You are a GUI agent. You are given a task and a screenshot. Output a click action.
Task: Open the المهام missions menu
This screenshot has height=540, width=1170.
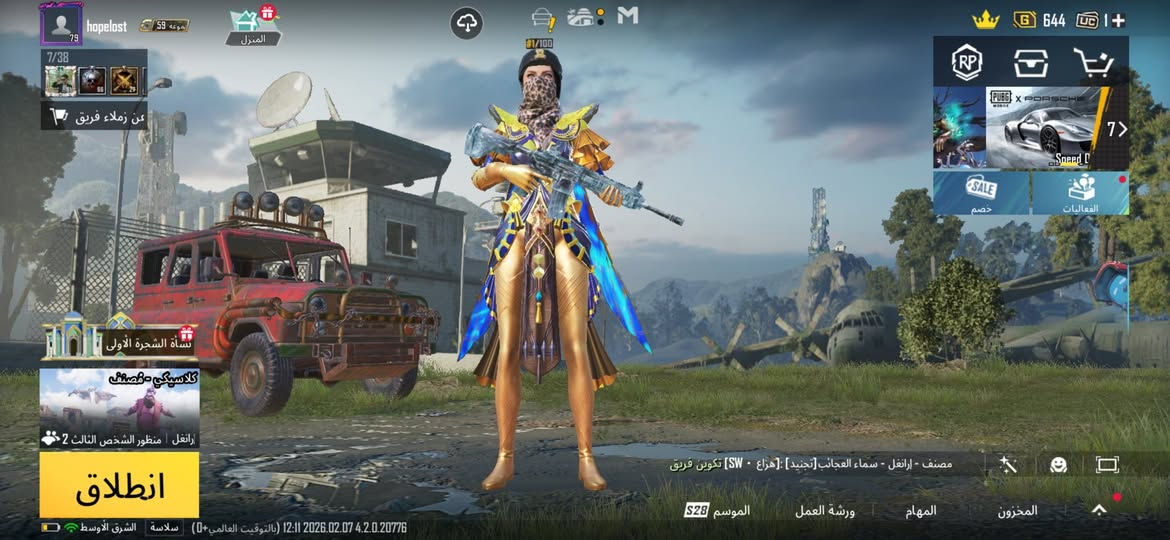coord(922,510)
